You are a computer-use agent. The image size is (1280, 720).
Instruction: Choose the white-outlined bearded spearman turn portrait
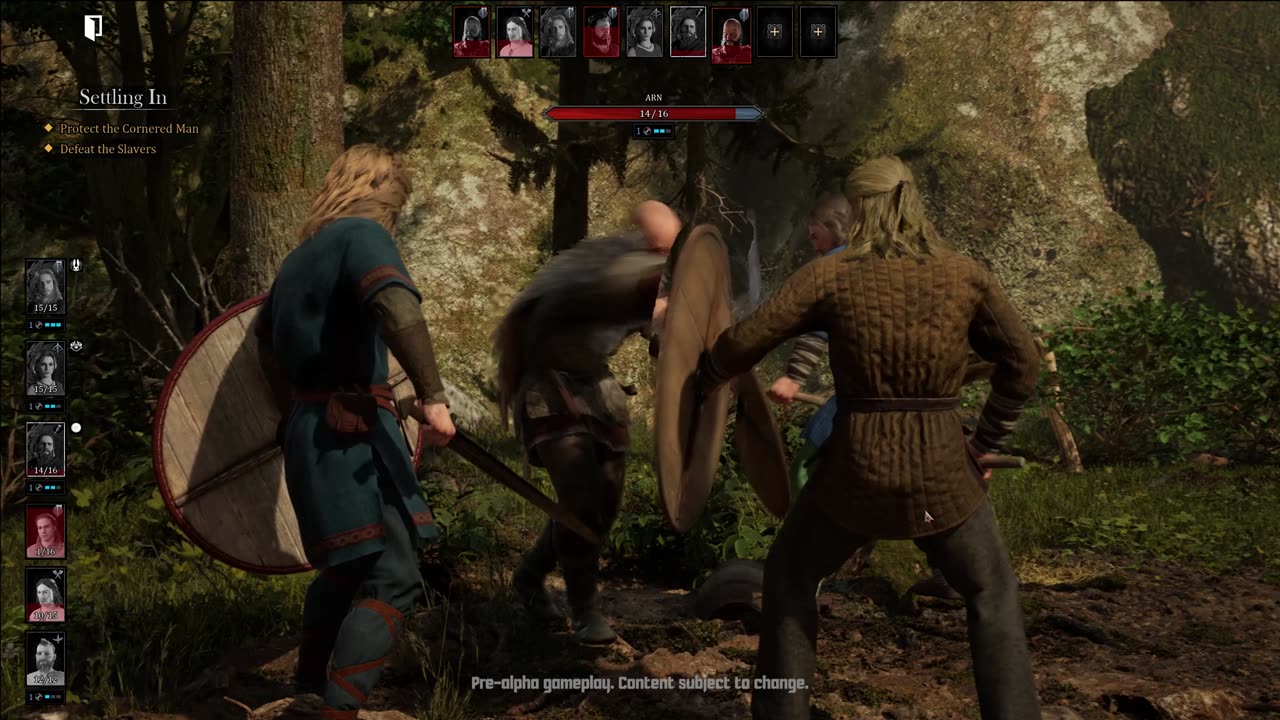688,32
